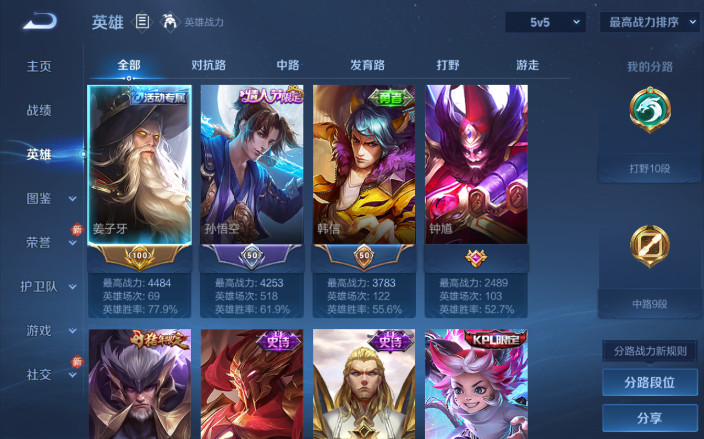Open the 最高战力排序 sort dropdown
Viewport: 704px width, 439px height.
pyautogui.click(x=649, y=22)
